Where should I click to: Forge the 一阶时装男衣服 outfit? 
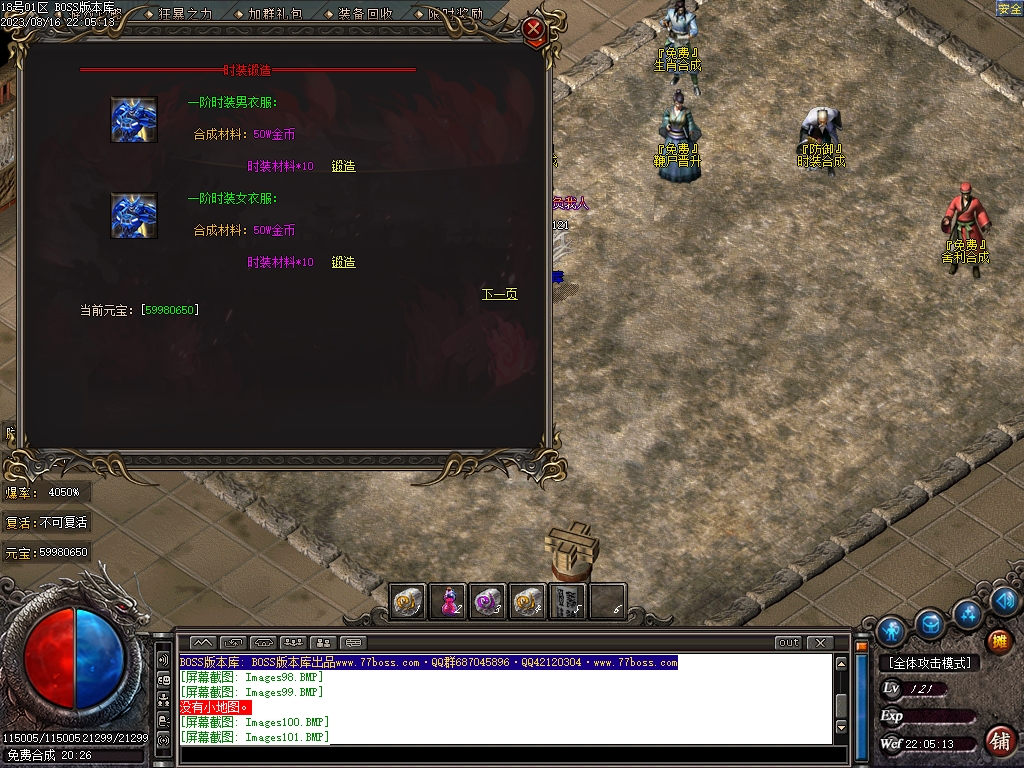coord(343,166)
